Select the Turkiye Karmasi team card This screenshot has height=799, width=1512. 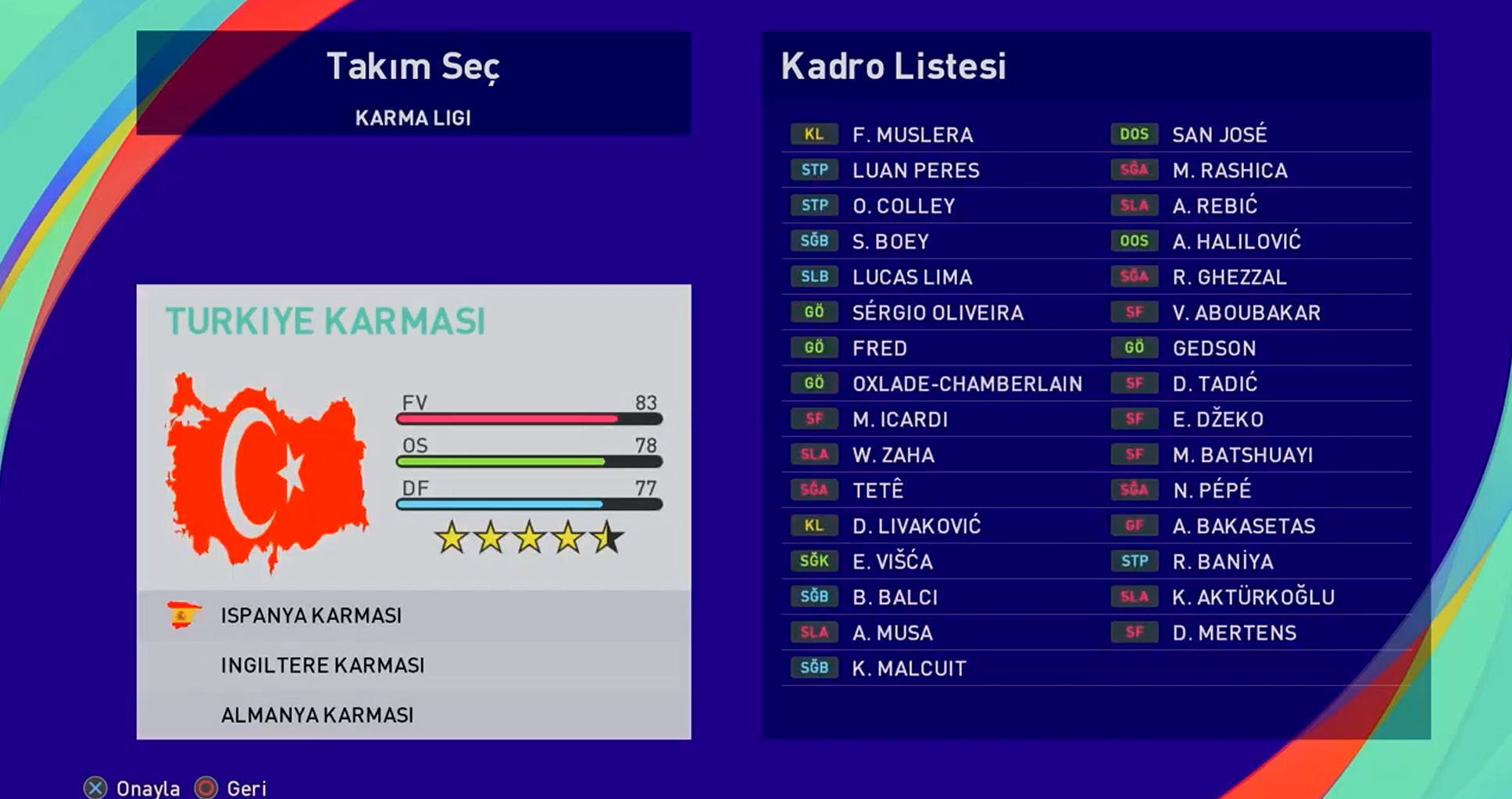click(x=413, y=436)
